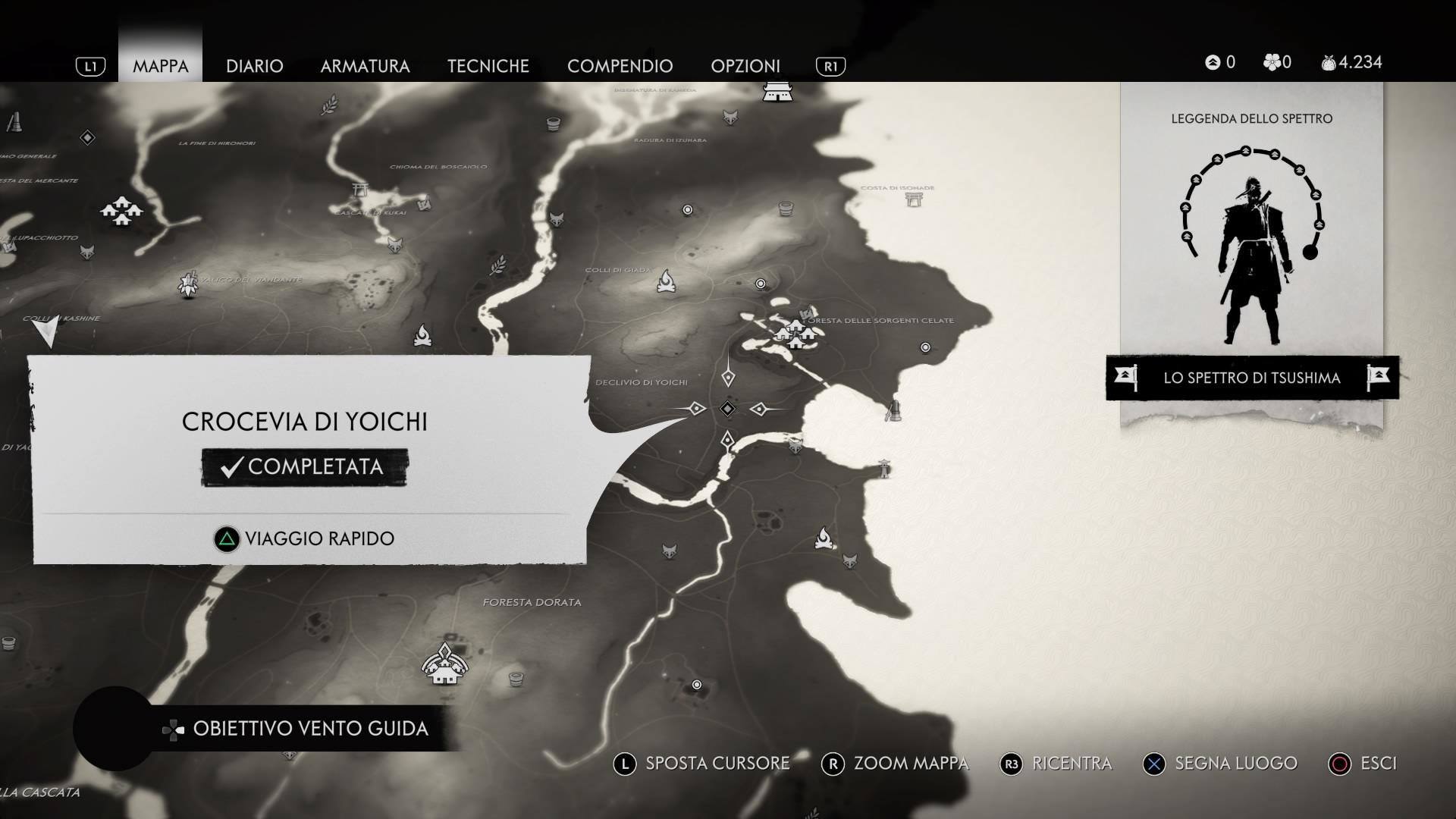This screenshot has height=819, width=1456.
Task: Switch to the Diario tab
Action: click(x=254, y=66)
